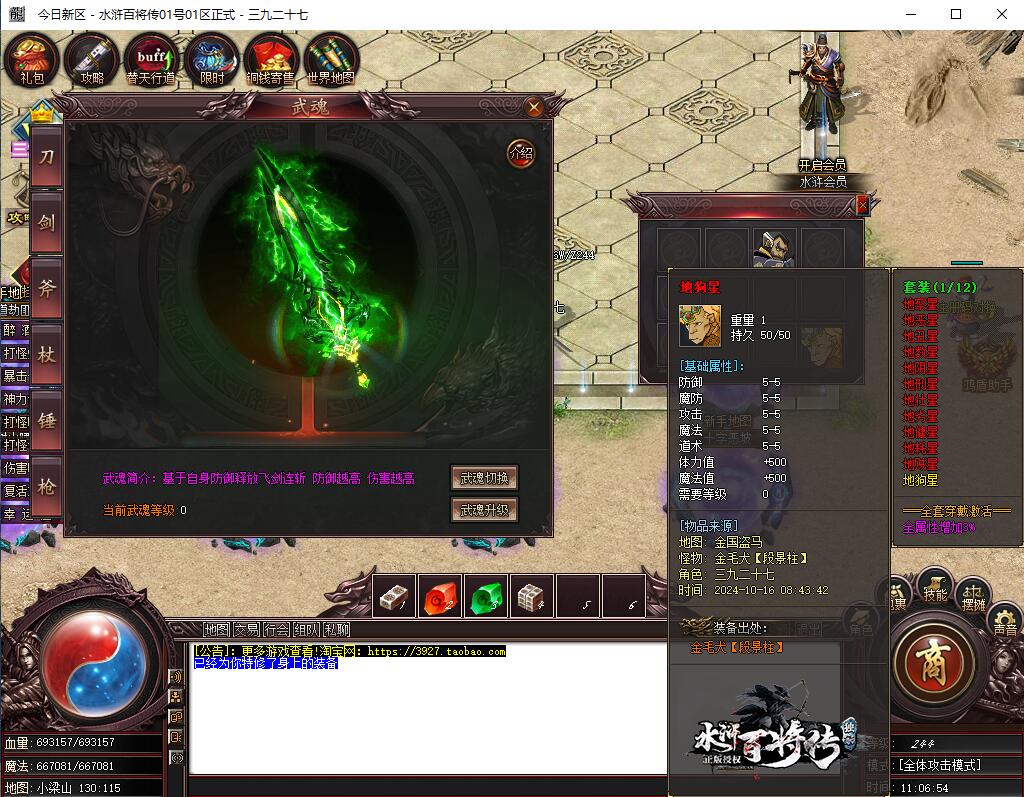Choose the 锤 hammer tab
This screenshot has height=797, width=1024.
pos(47,421)
